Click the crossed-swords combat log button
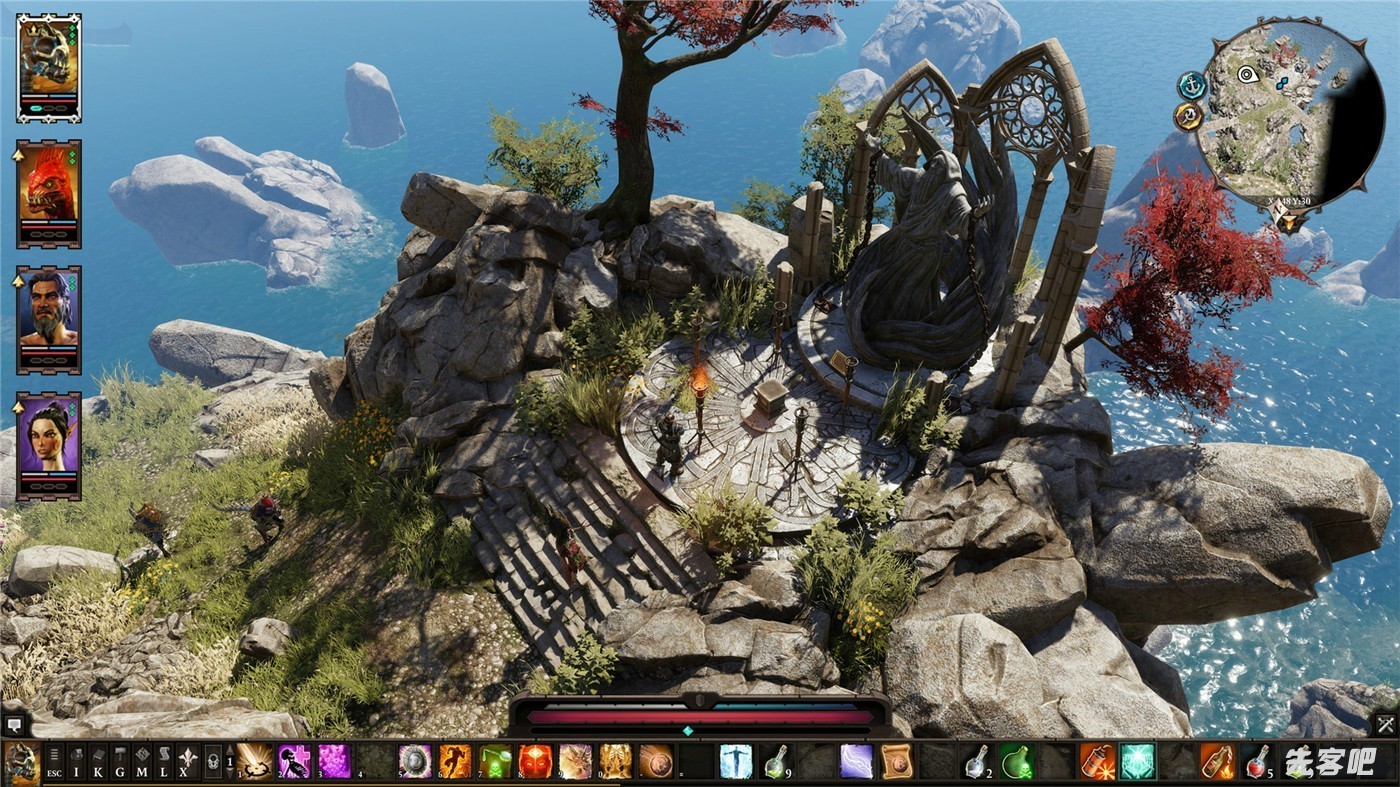This screenshot has height=787, width=1400. coord(1385,725)
